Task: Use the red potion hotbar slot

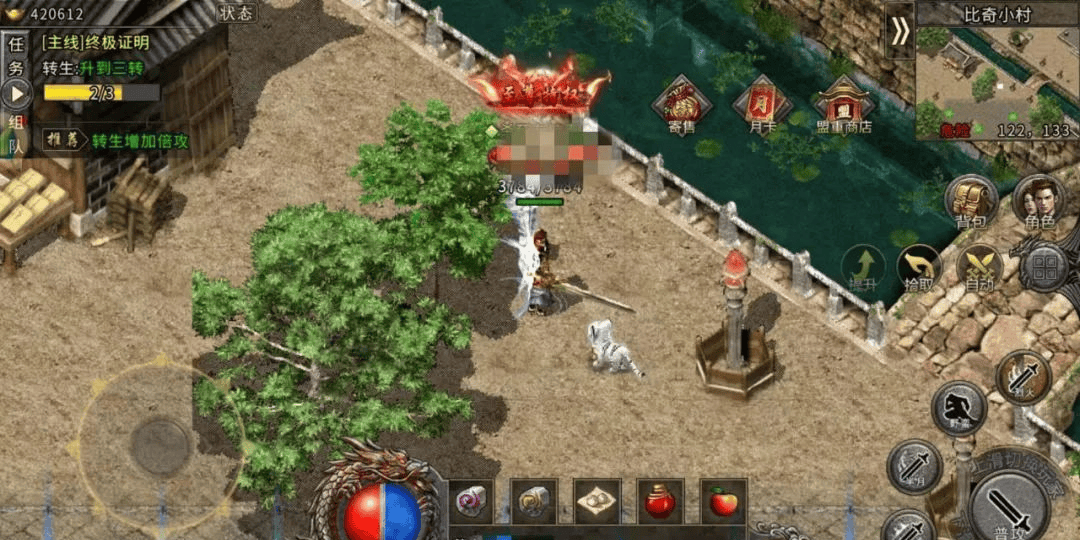Action: click(x=660, y=501)
